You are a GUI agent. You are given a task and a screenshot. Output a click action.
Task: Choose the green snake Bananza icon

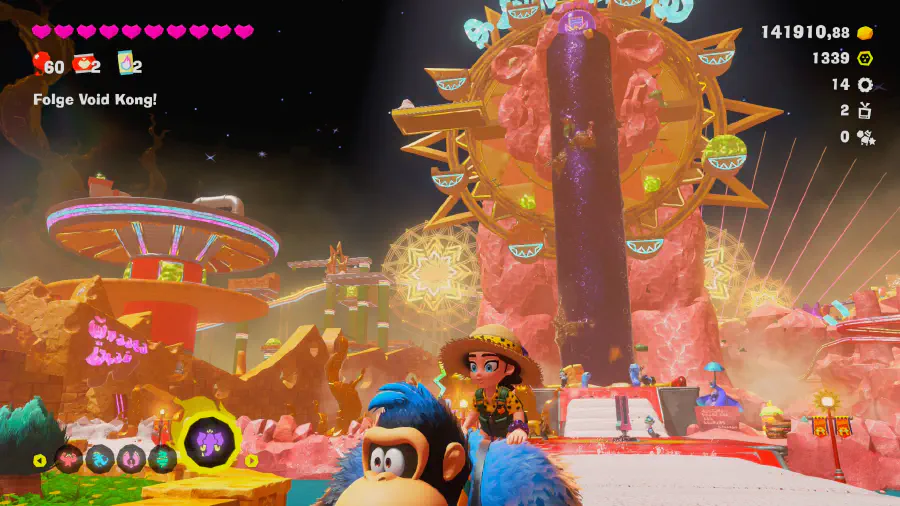(160, 460)
